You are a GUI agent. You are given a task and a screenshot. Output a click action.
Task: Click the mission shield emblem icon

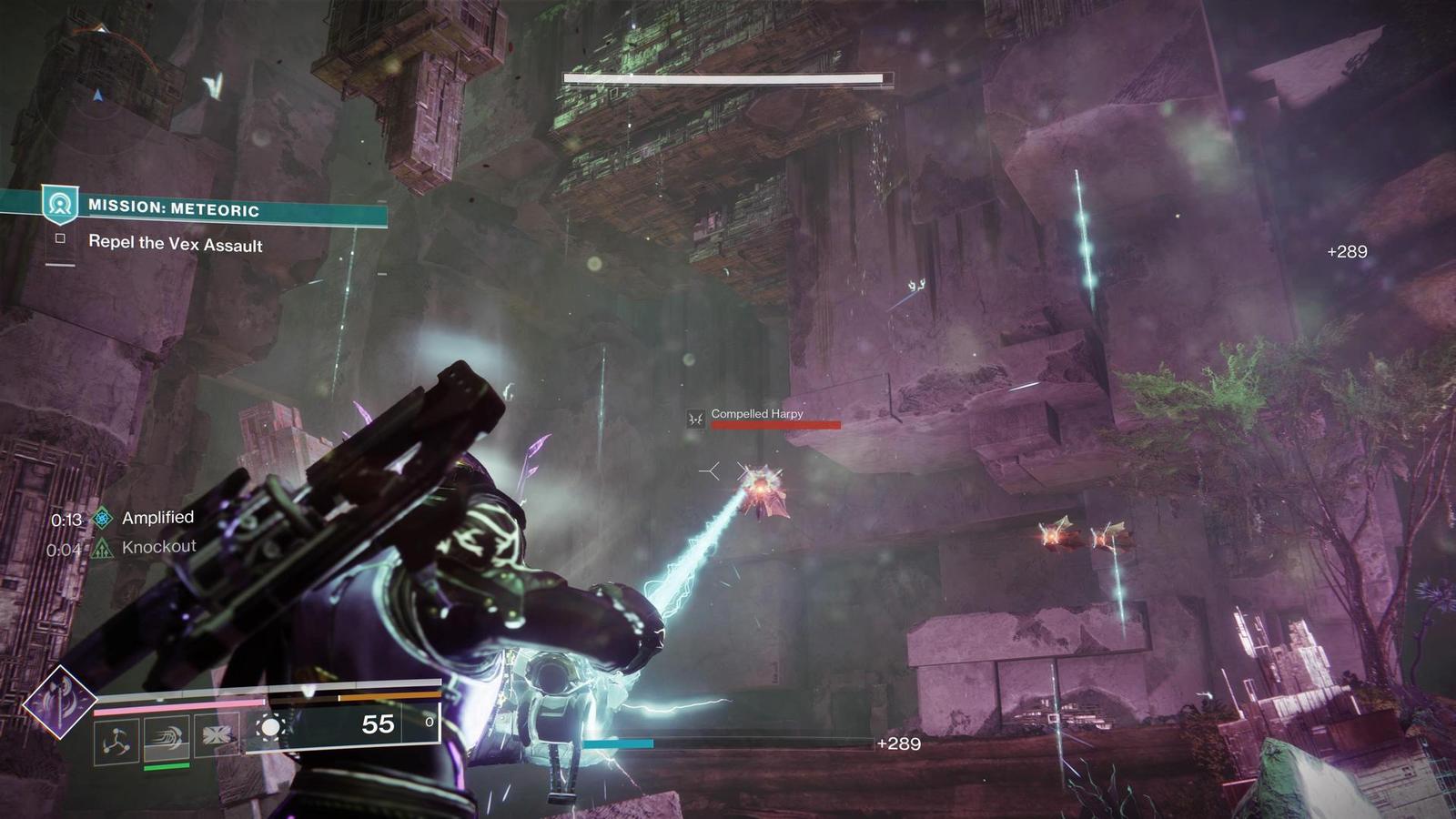tap(60, 204)
